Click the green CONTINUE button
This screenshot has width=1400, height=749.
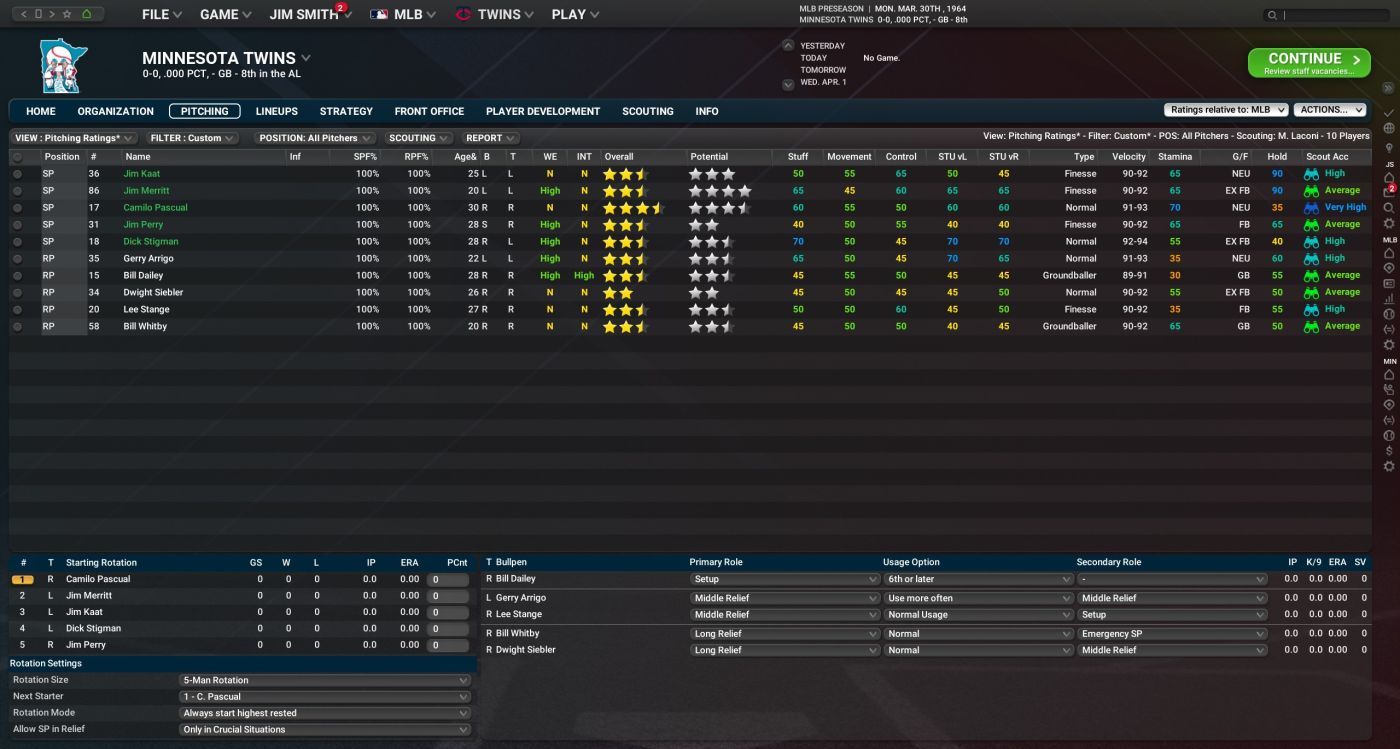pos(1308,62)
